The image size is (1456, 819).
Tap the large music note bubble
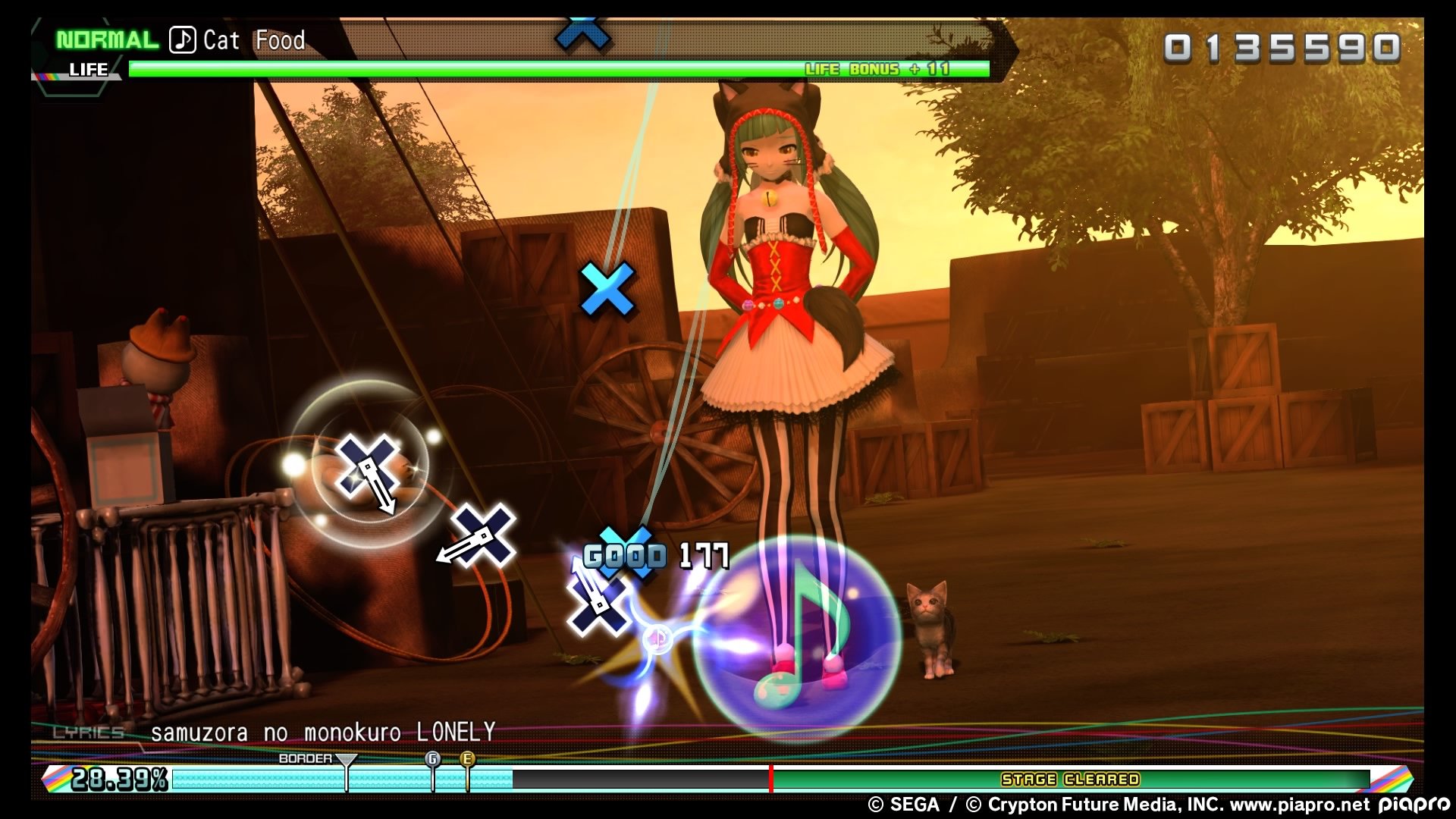(x=796, y=637)
